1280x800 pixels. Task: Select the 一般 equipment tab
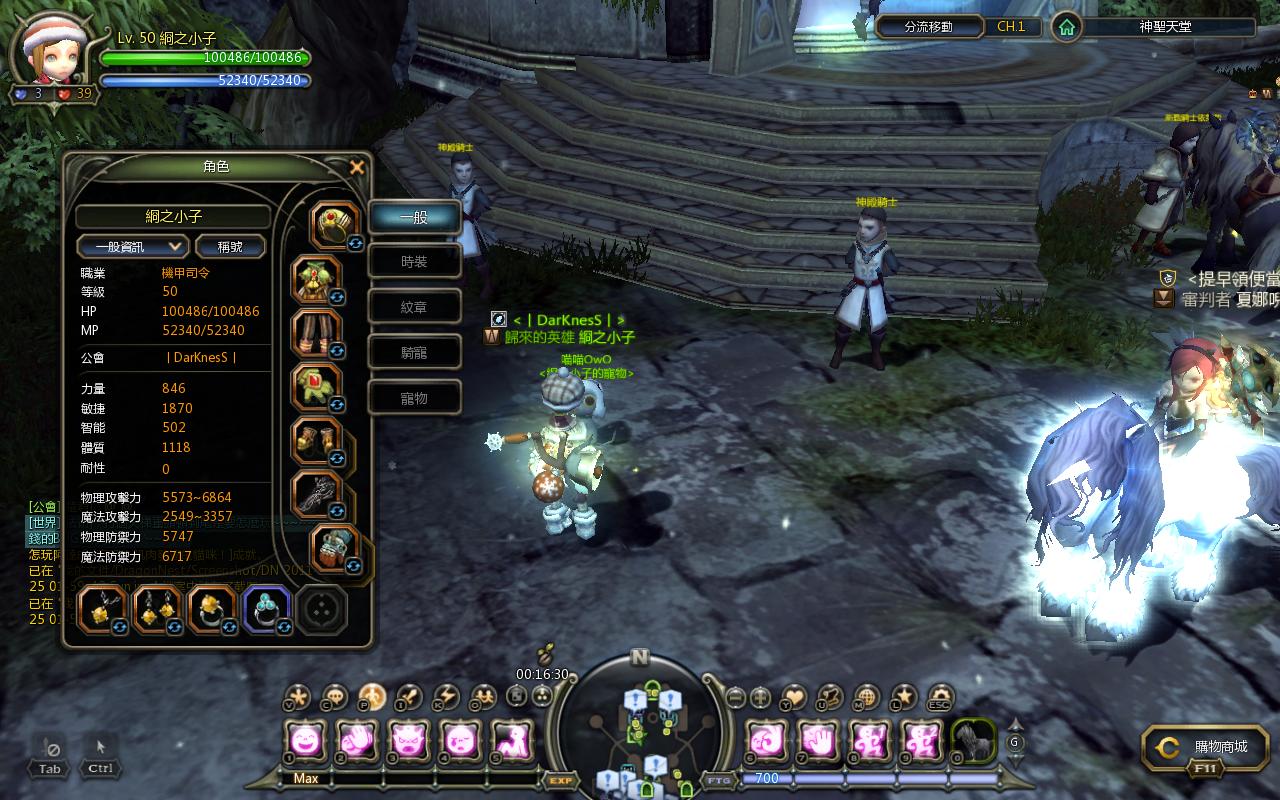[x=415, y=217]
